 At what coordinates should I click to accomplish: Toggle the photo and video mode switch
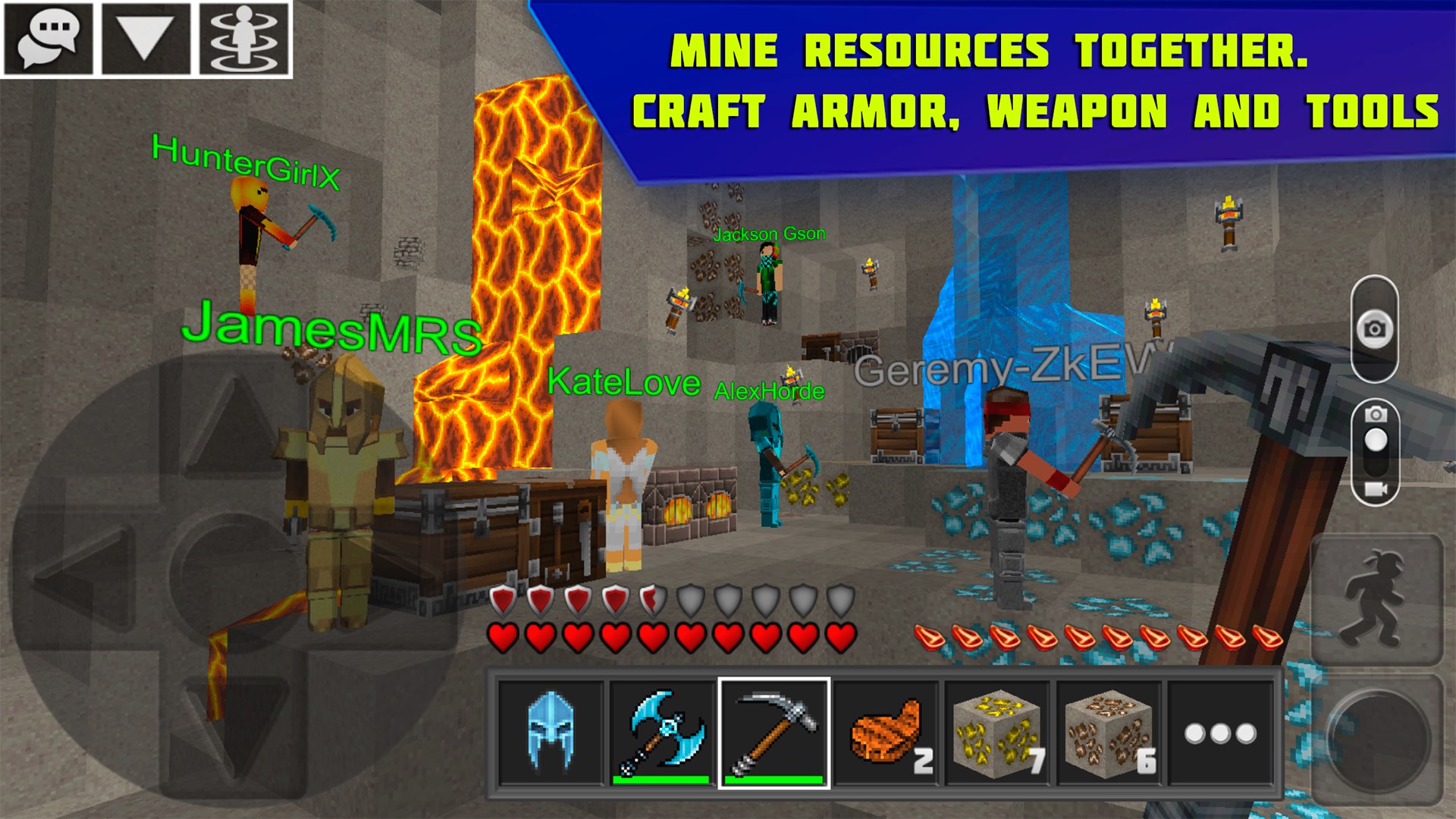click(x=1376, y=452)
